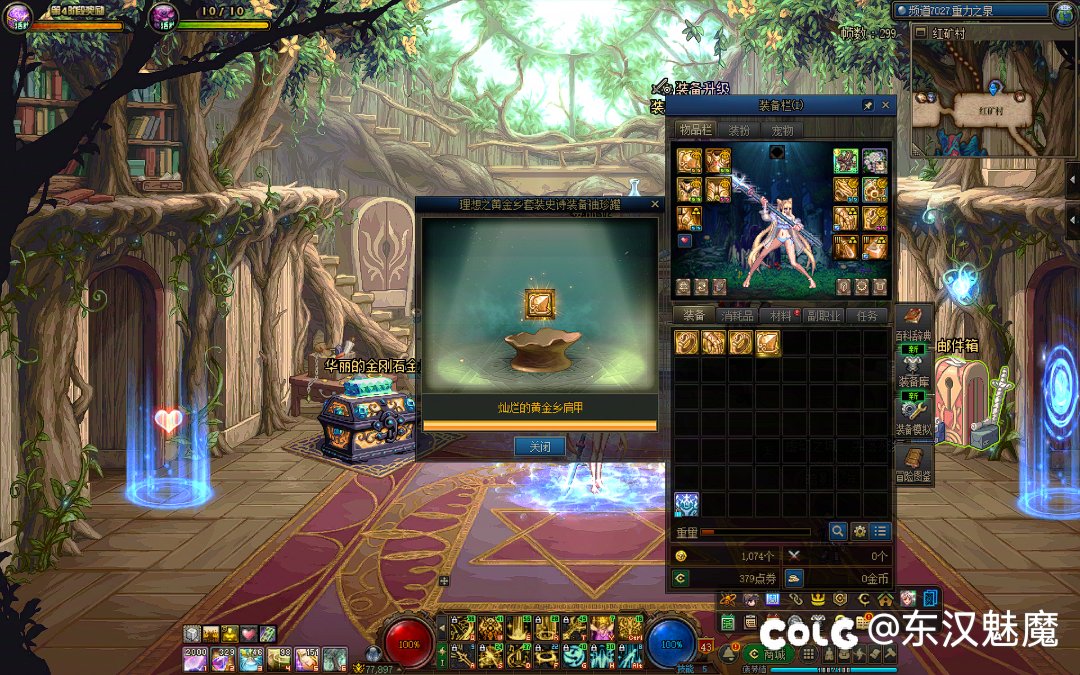The image size is (1080, 675).
Task: Open the 冒险图鉴 book button
Action: coord(912,465)
